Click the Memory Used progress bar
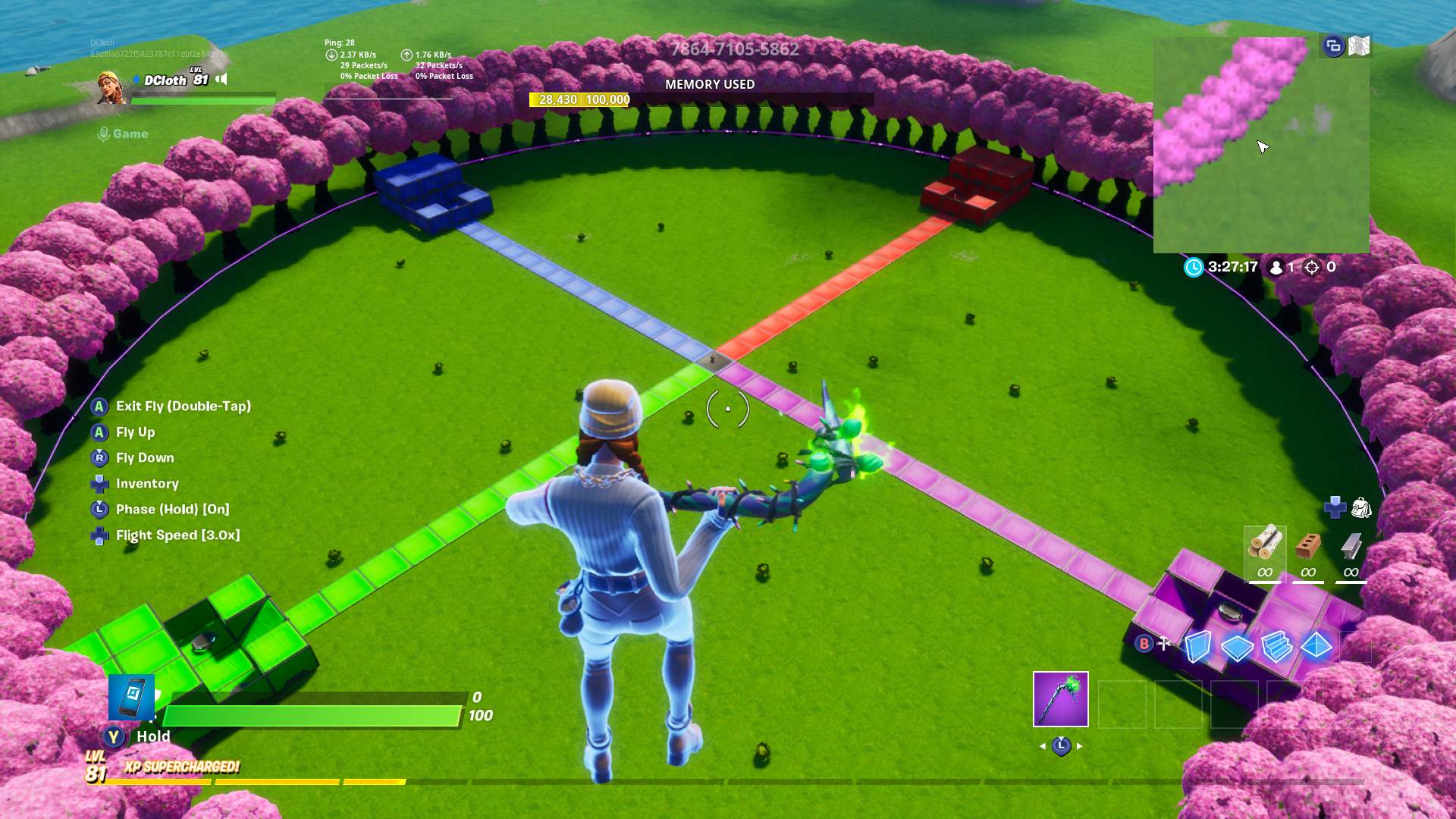1456x819 pixels. pos(709,99)
